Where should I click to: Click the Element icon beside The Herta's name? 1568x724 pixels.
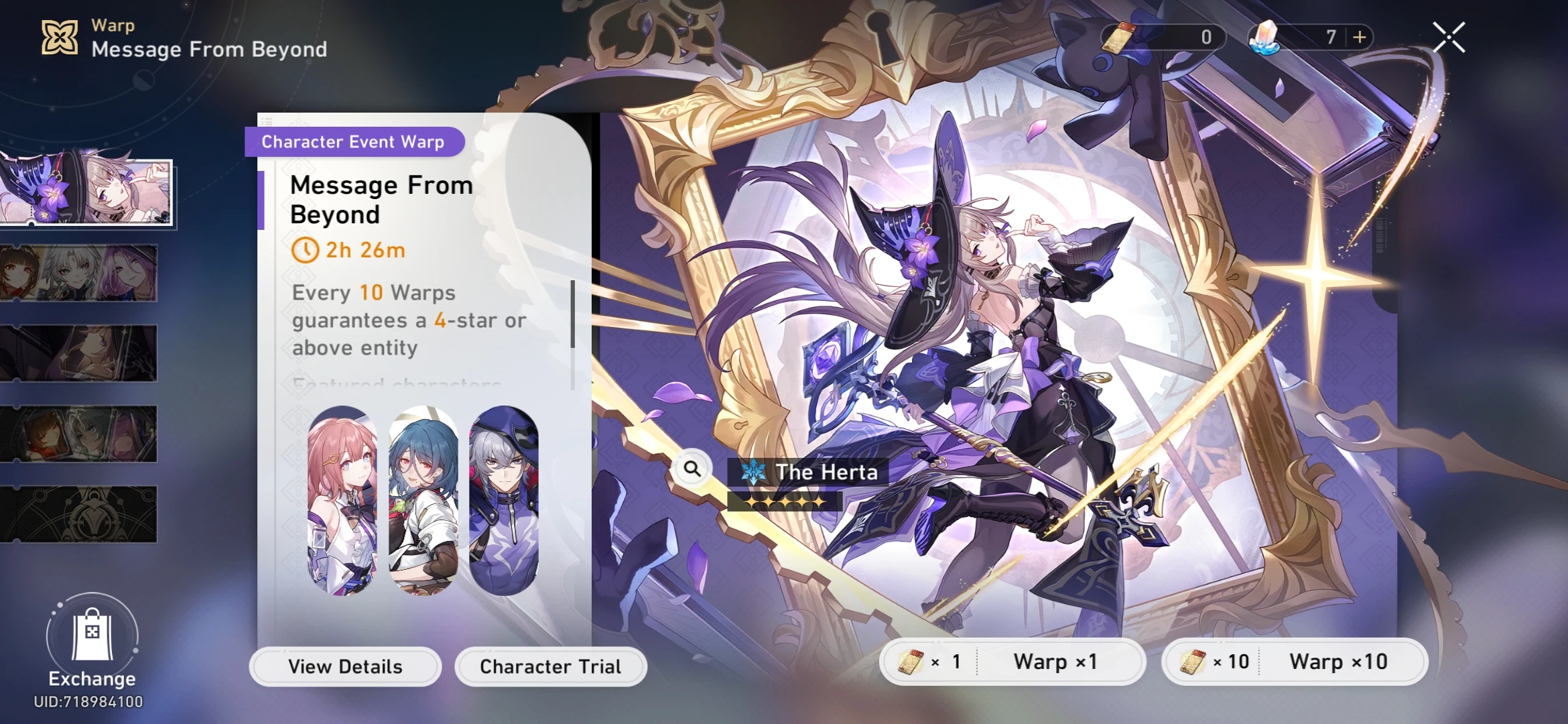point(752,471)
